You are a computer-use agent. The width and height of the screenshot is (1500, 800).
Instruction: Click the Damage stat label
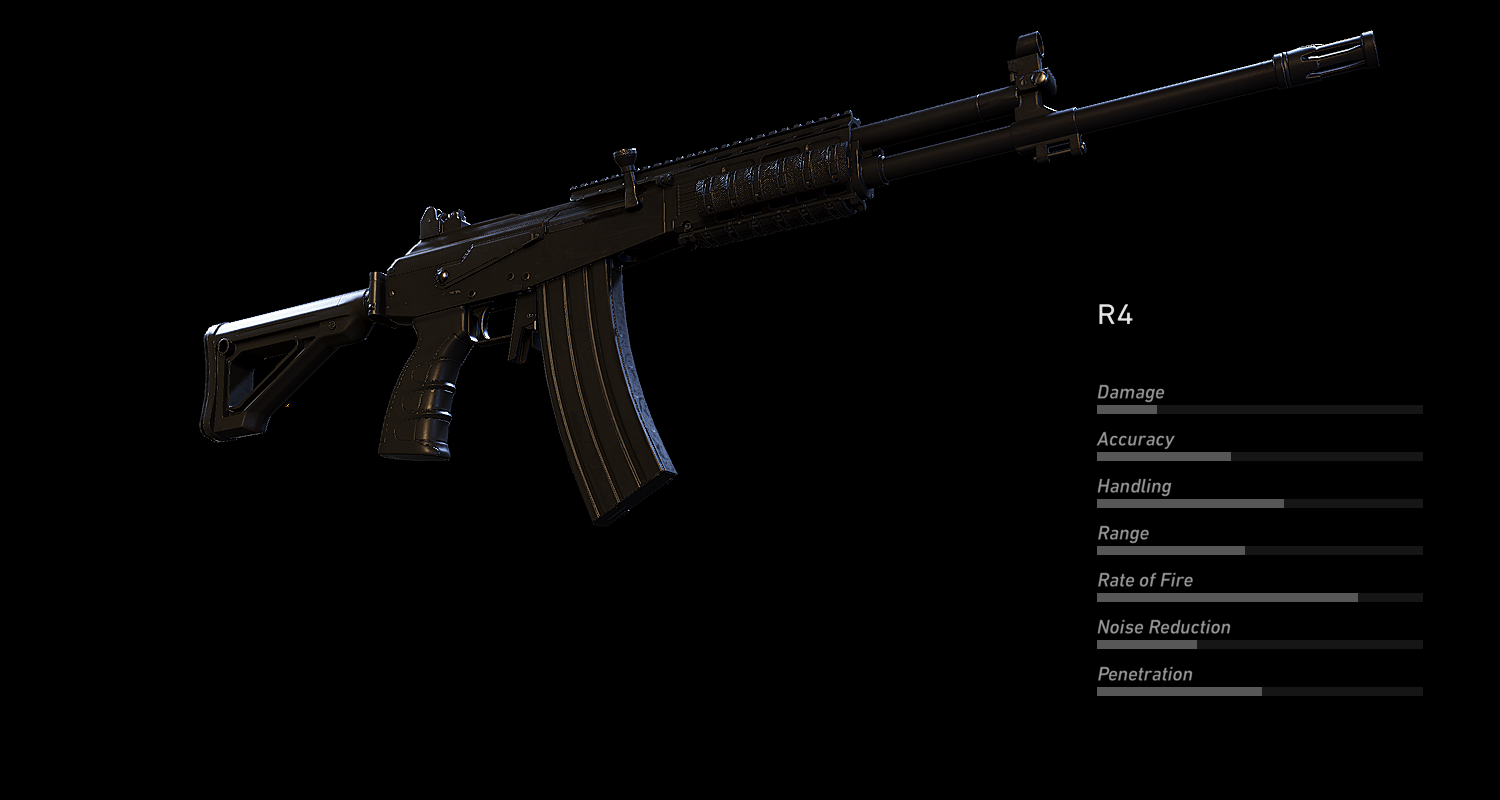[x=1130, y=392]
